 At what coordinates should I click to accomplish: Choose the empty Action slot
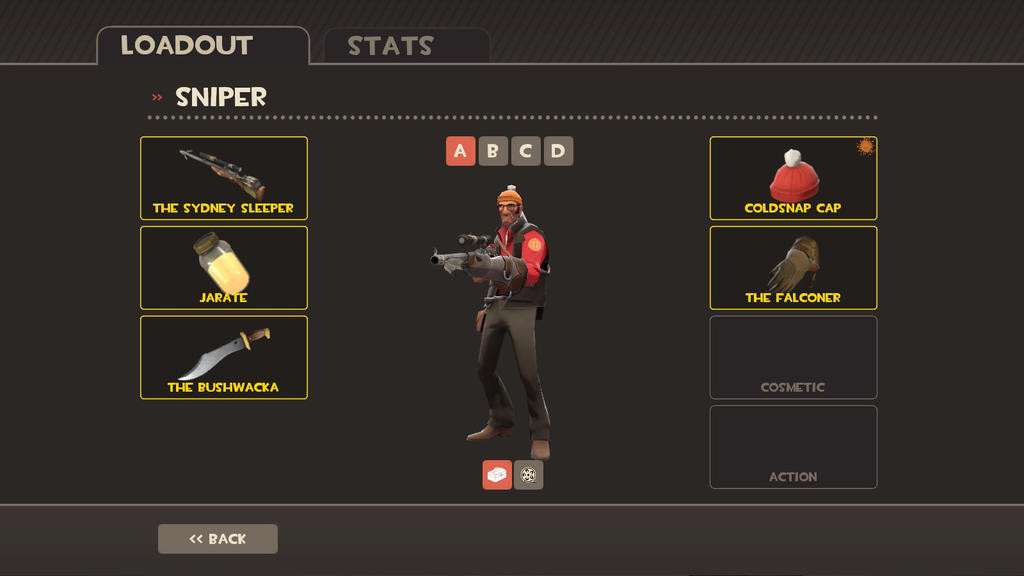tap(793, 447)
